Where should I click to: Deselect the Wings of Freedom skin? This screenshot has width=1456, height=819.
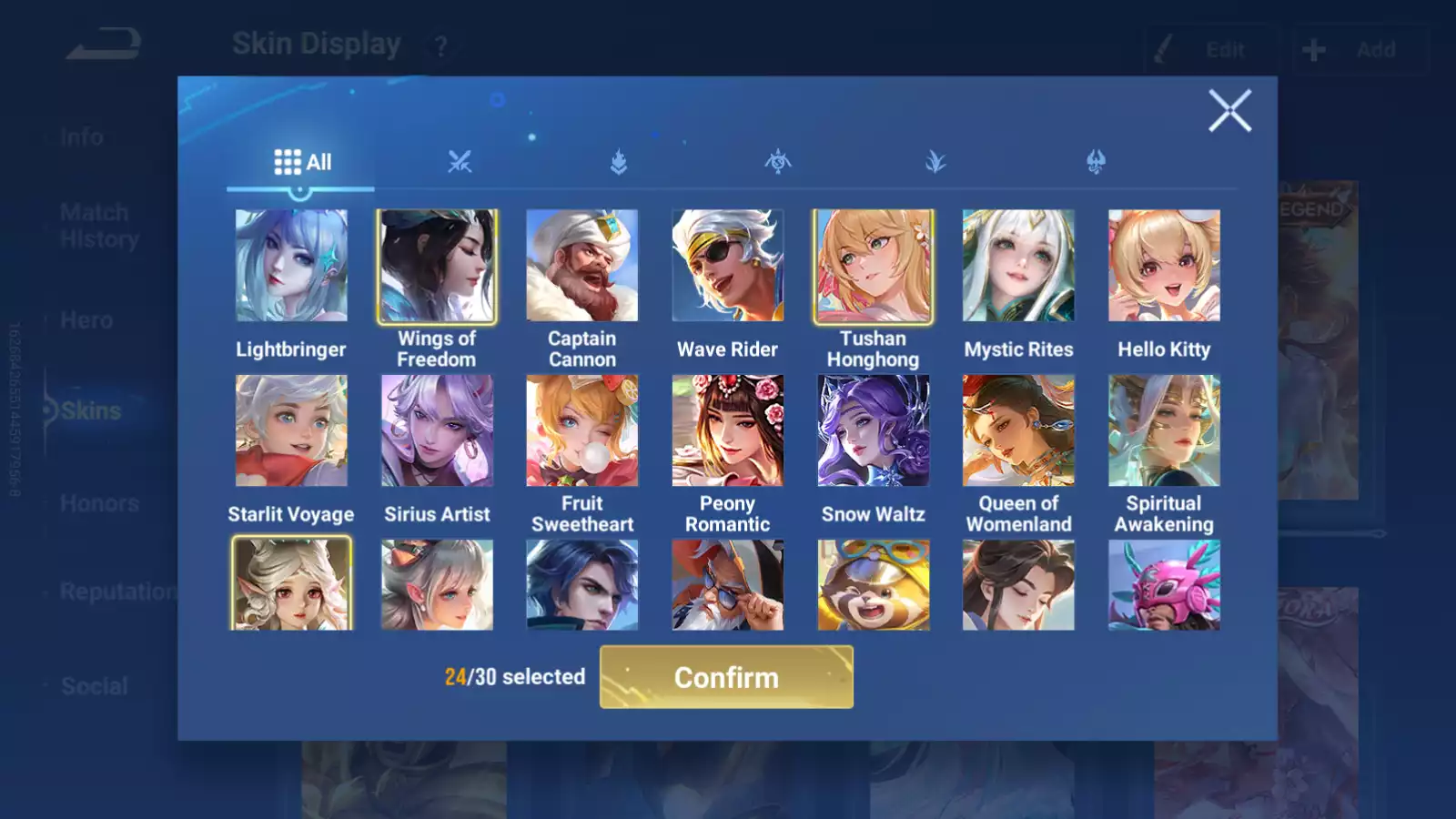(x=437, y=265)
